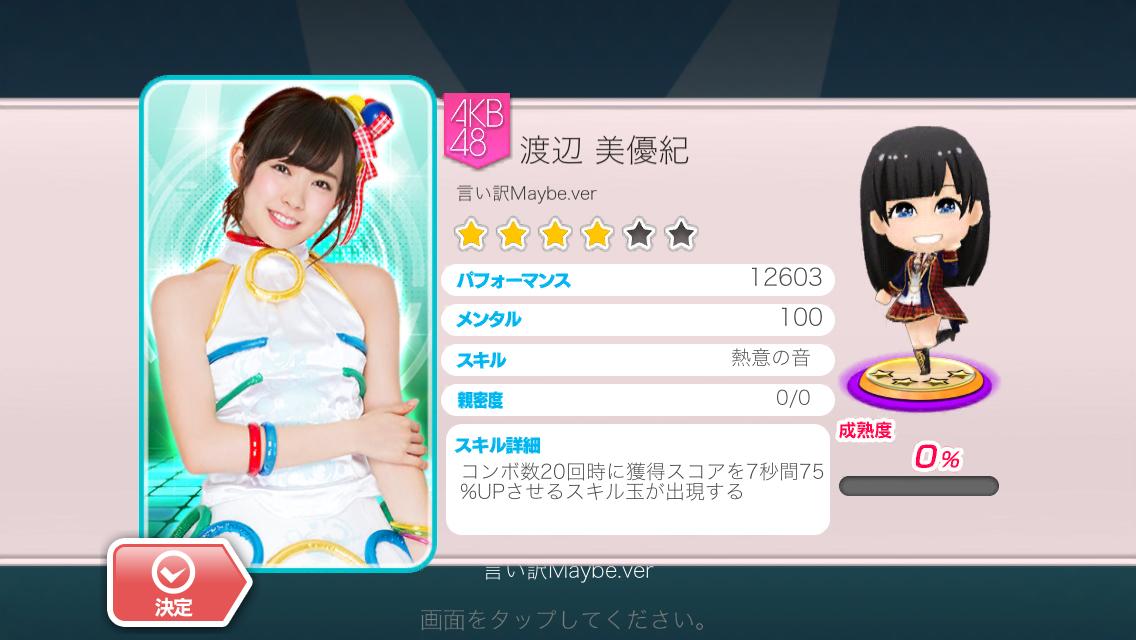The image size is (1136, 640).
Task: Tap the スキル詳細 skill description box
Action: (x=638, y=479)
